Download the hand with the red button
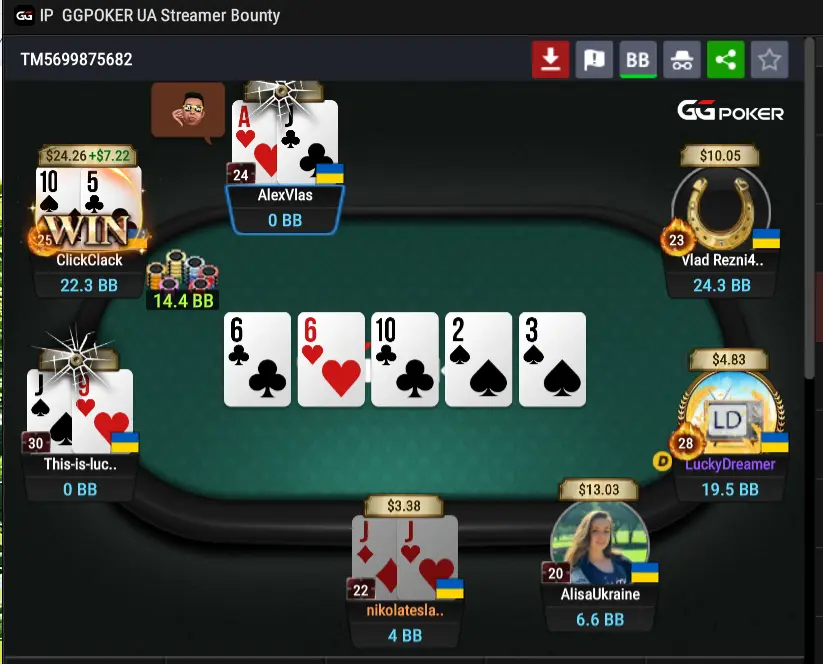 coord(550,60)
